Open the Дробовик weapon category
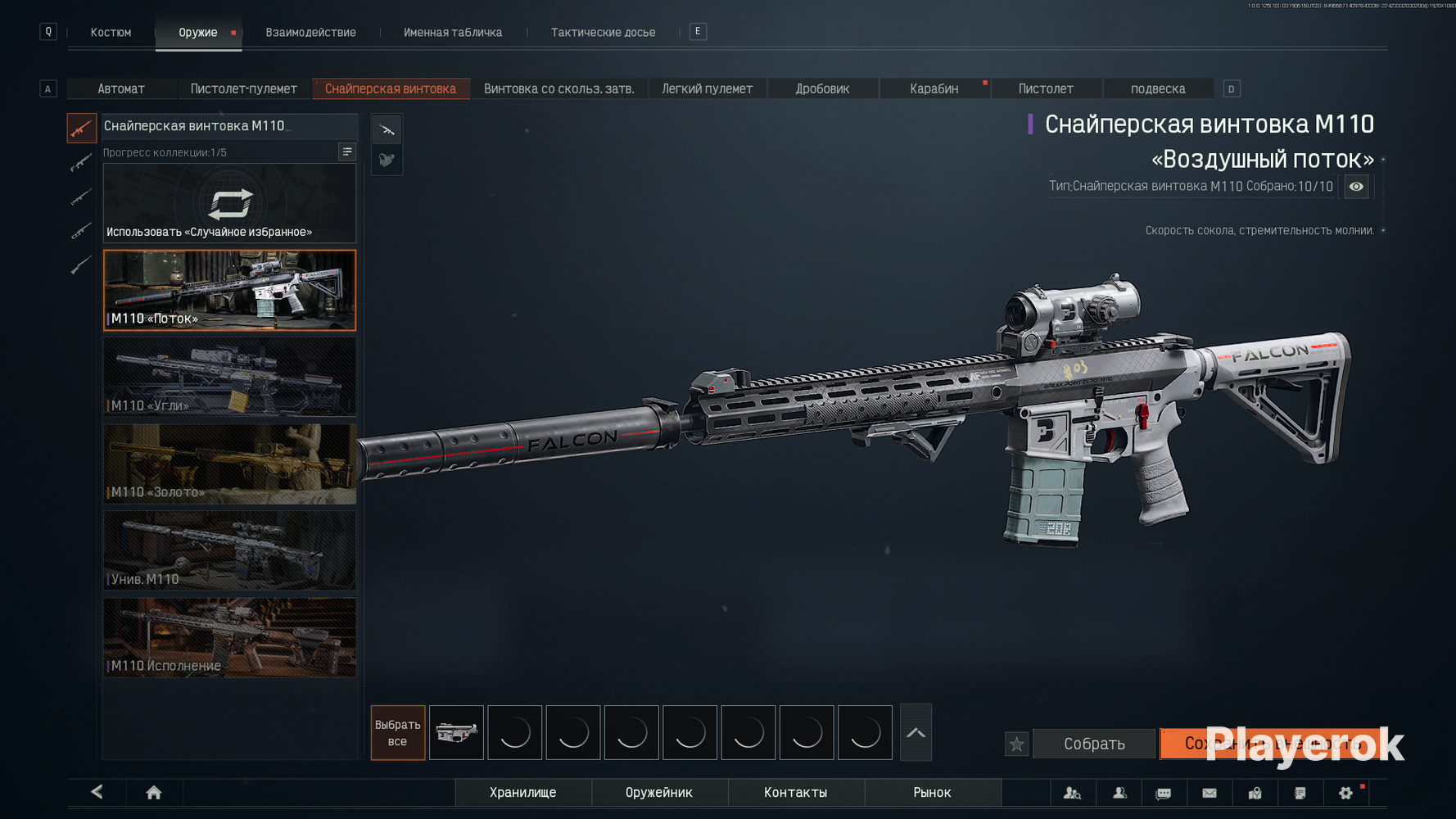Screen dimensions: 1456x819 822,88
